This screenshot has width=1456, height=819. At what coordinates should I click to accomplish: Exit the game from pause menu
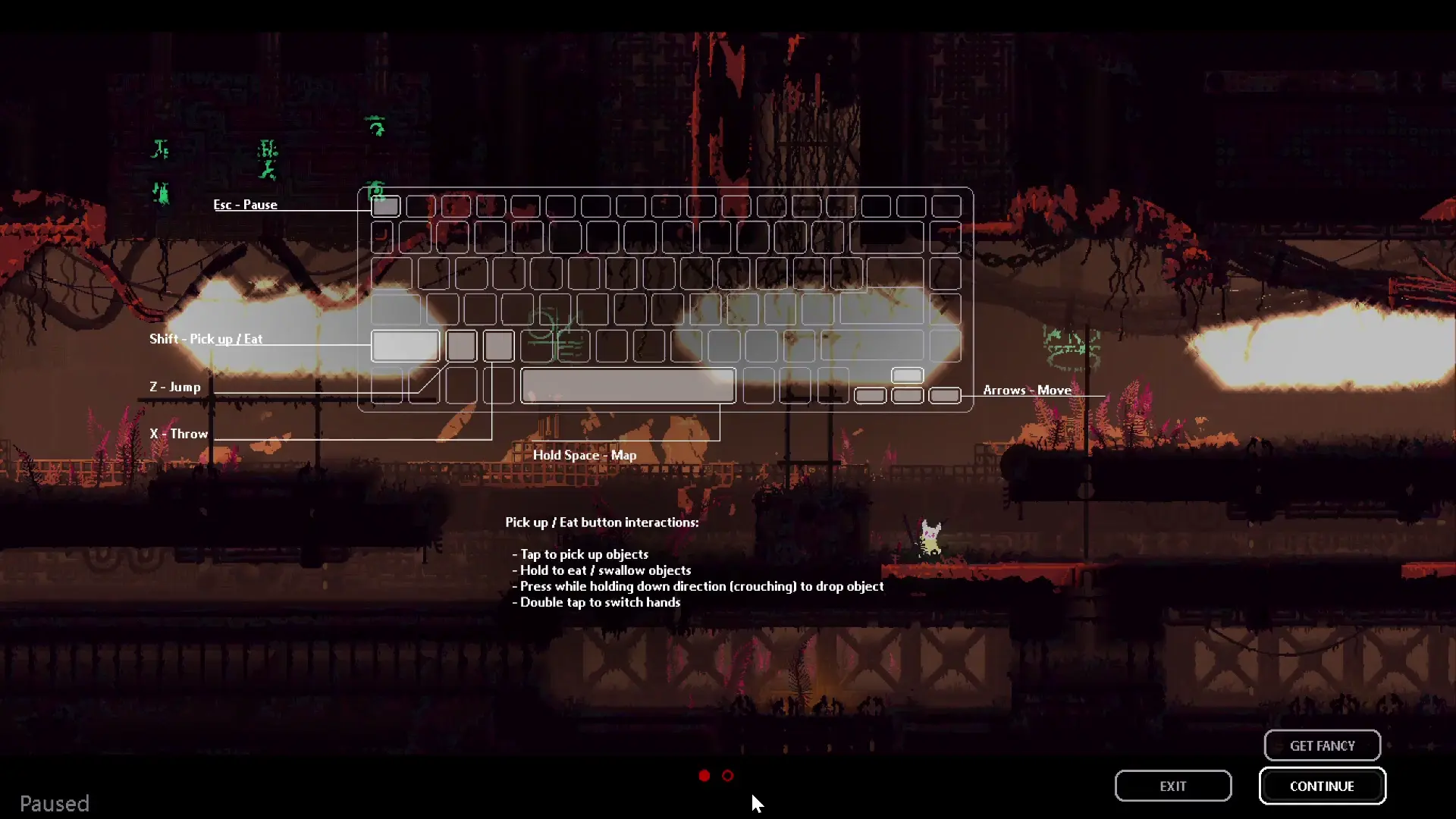[x=1172, y=786]
